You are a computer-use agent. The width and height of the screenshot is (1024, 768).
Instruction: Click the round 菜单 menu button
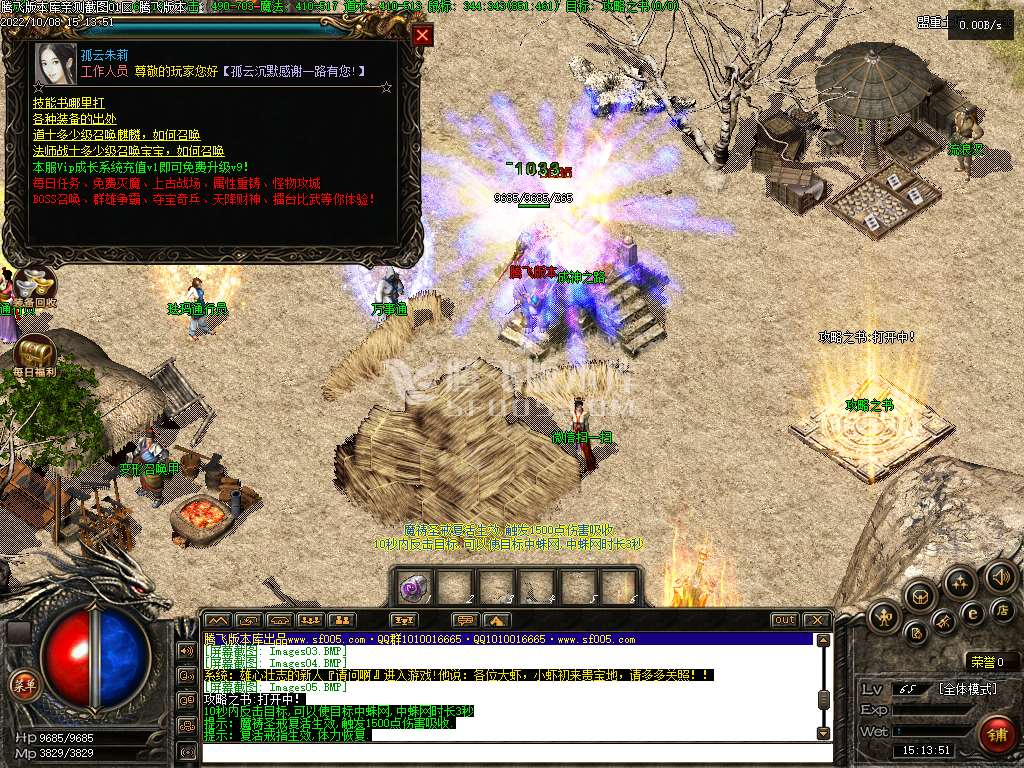tap(22, 684)
